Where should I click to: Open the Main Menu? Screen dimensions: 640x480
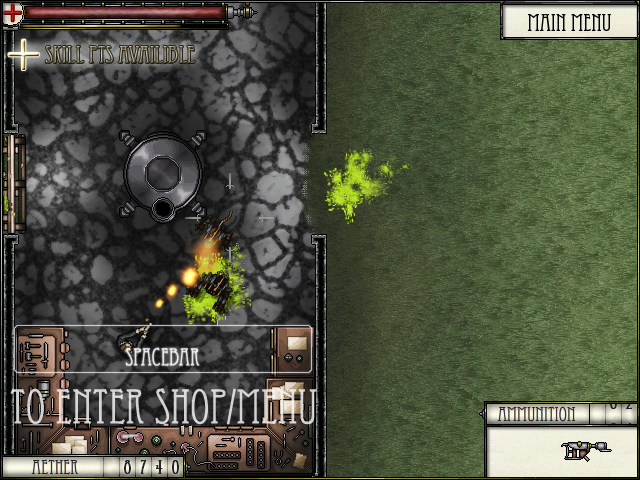click(x=568, y=22)
